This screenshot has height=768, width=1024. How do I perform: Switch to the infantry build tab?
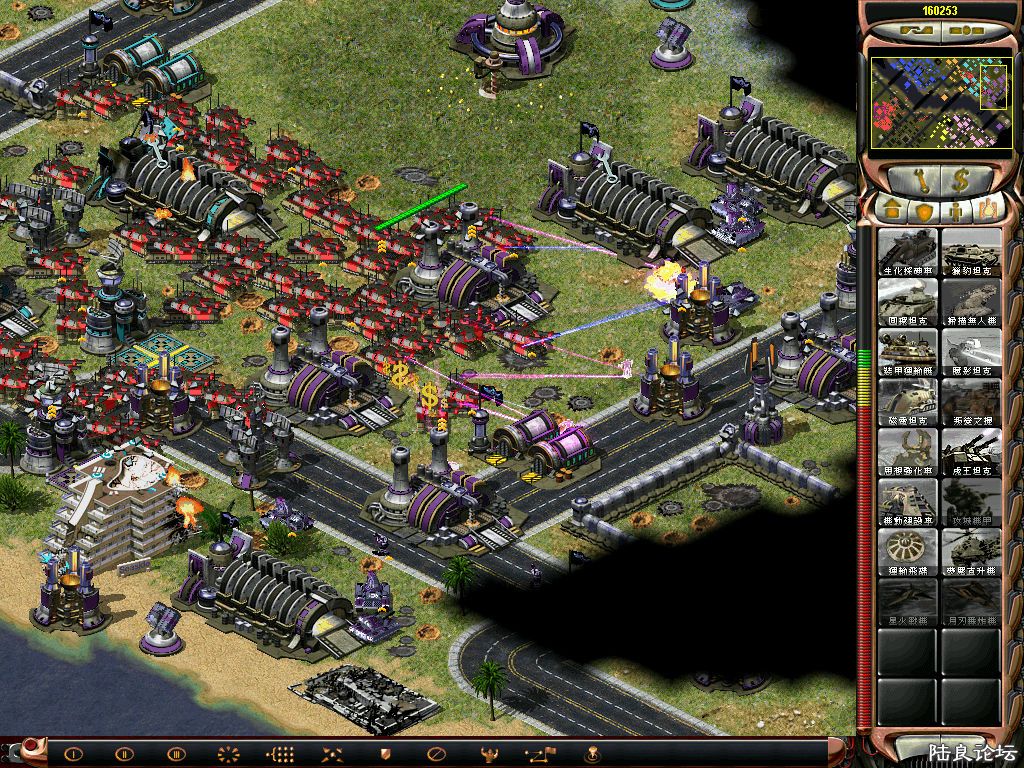tap(957, 211)
